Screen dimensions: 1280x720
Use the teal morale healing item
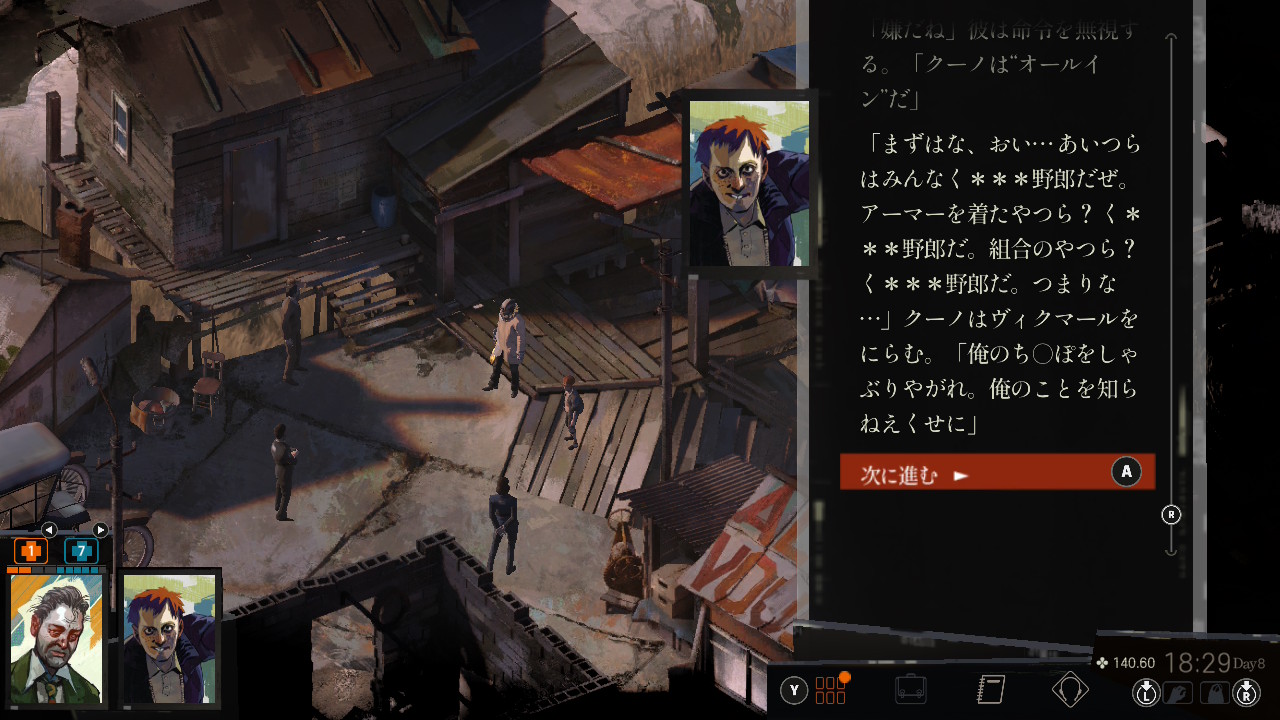click(81, 550)
